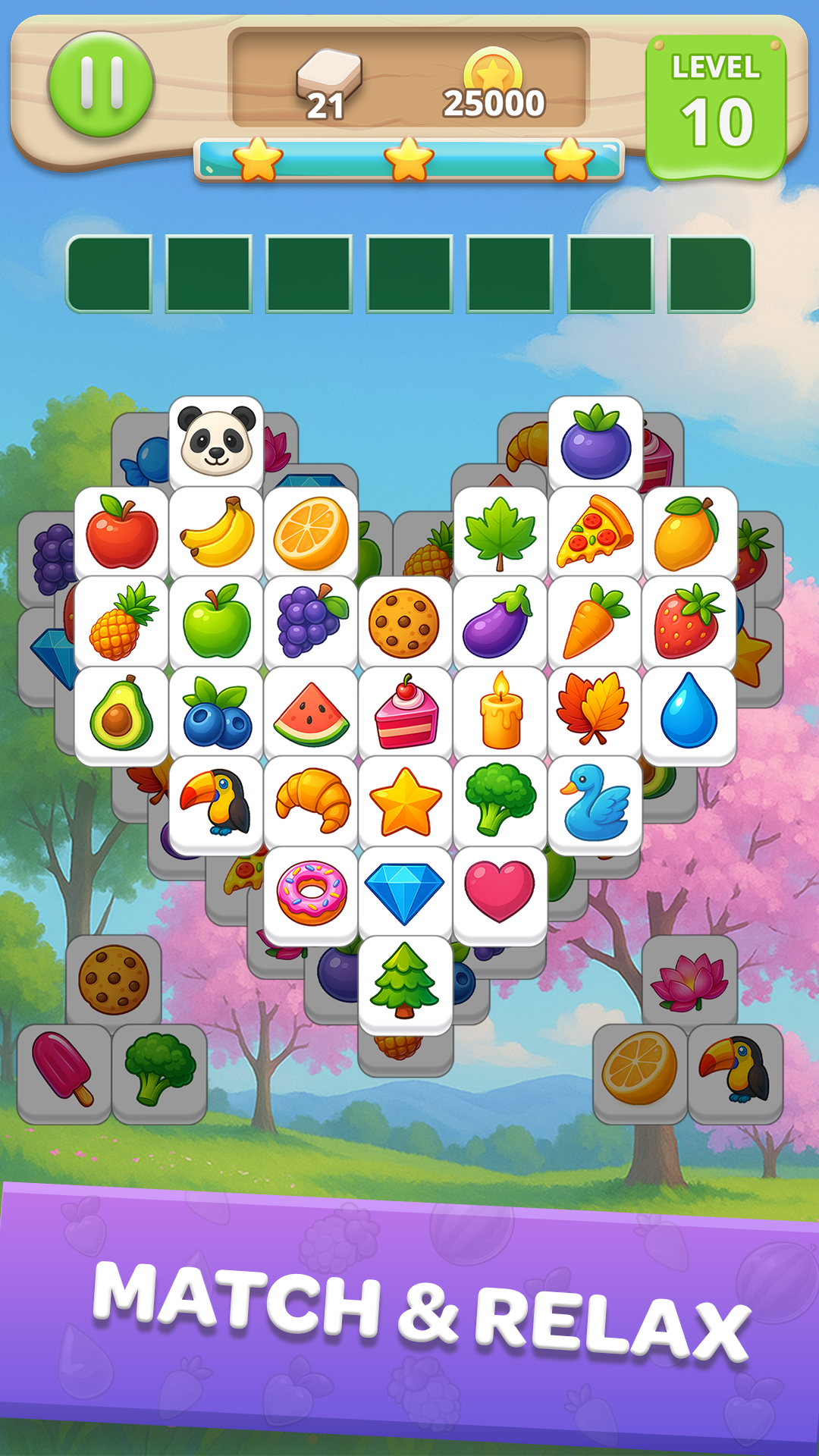Pick the pine tree tile

[405, 983]
